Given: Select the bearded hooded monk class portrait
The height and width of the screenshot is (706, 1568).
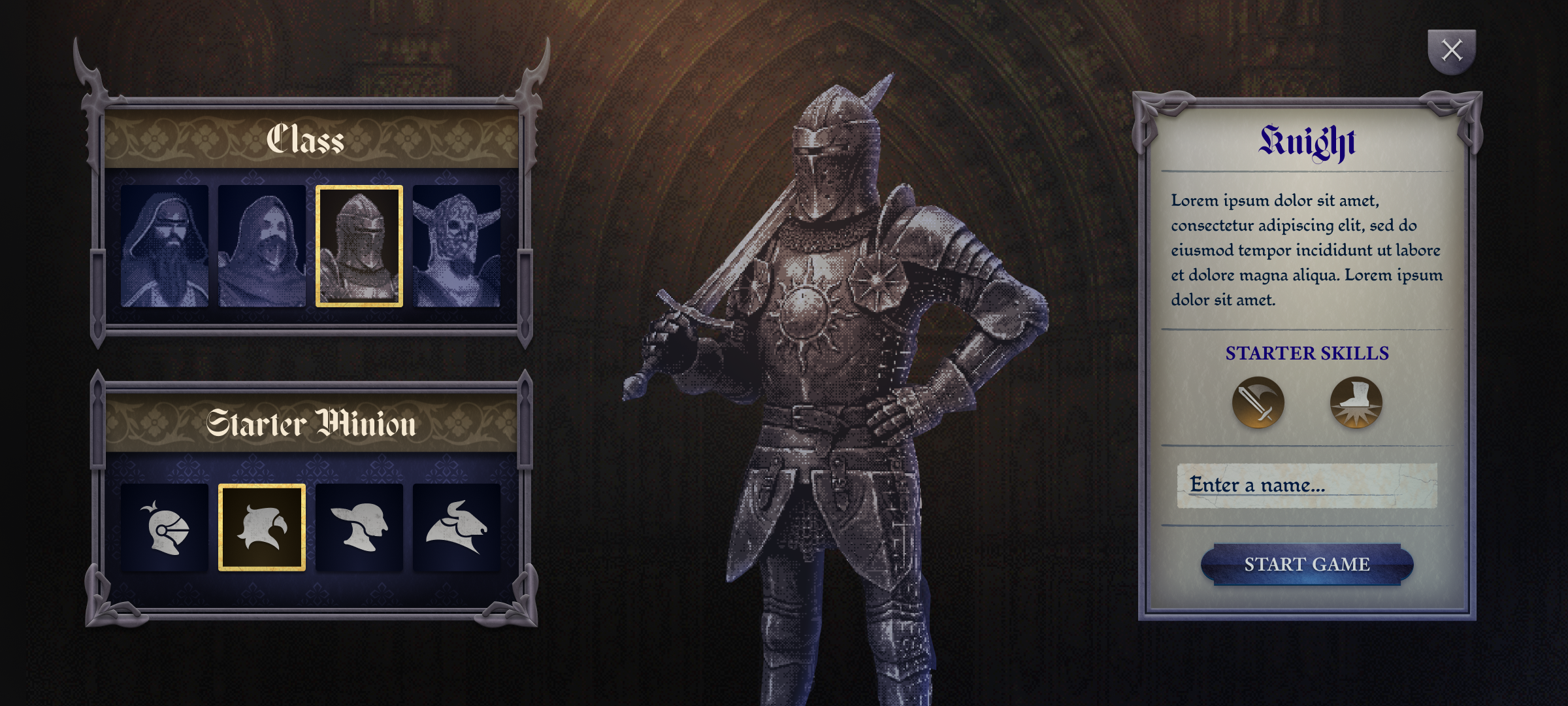Looking at the screenshot, I should pyautogui.click(x=165, y=246).
